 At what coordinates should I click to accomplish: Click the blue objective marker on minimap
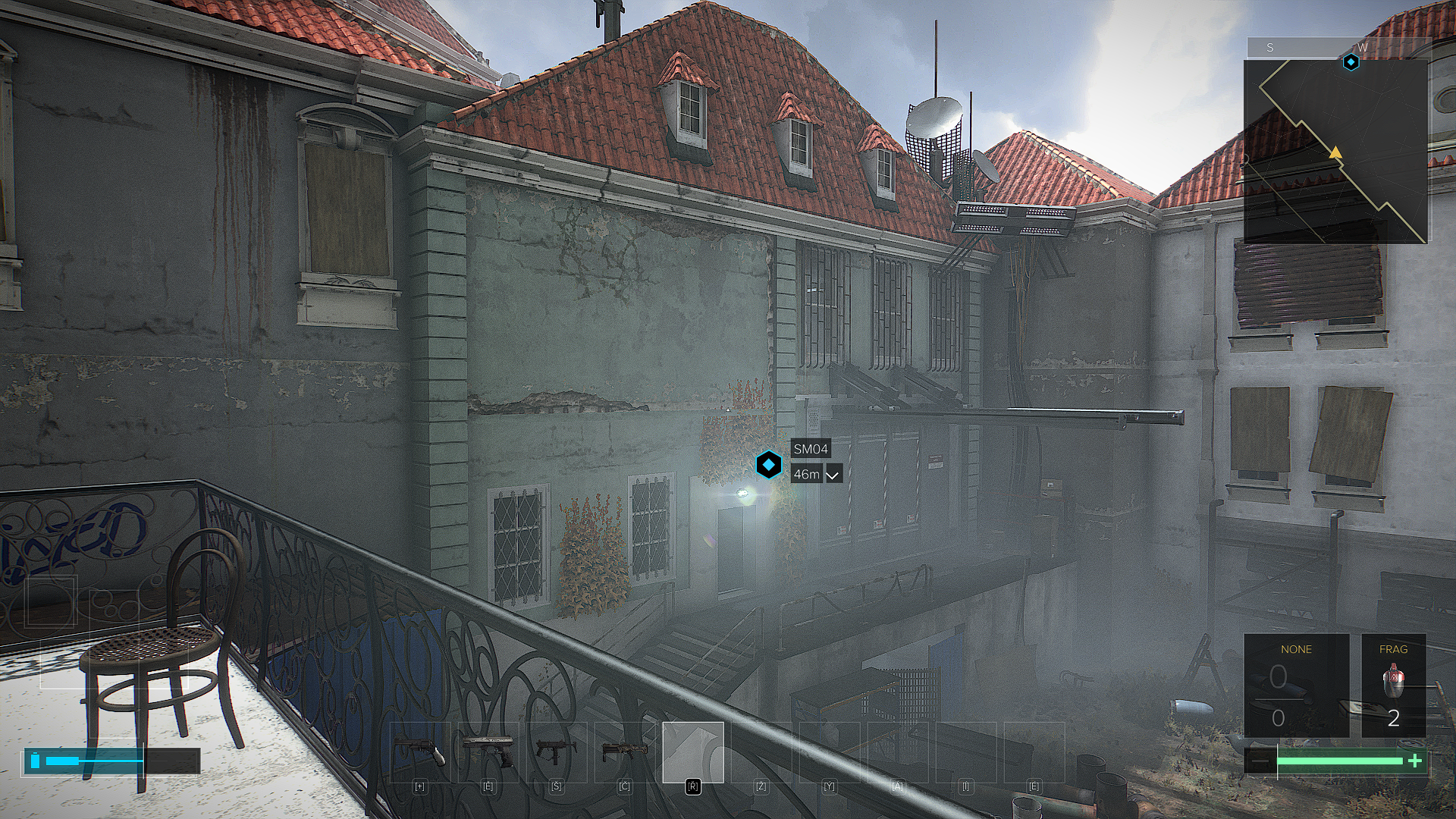(1351, 62)
